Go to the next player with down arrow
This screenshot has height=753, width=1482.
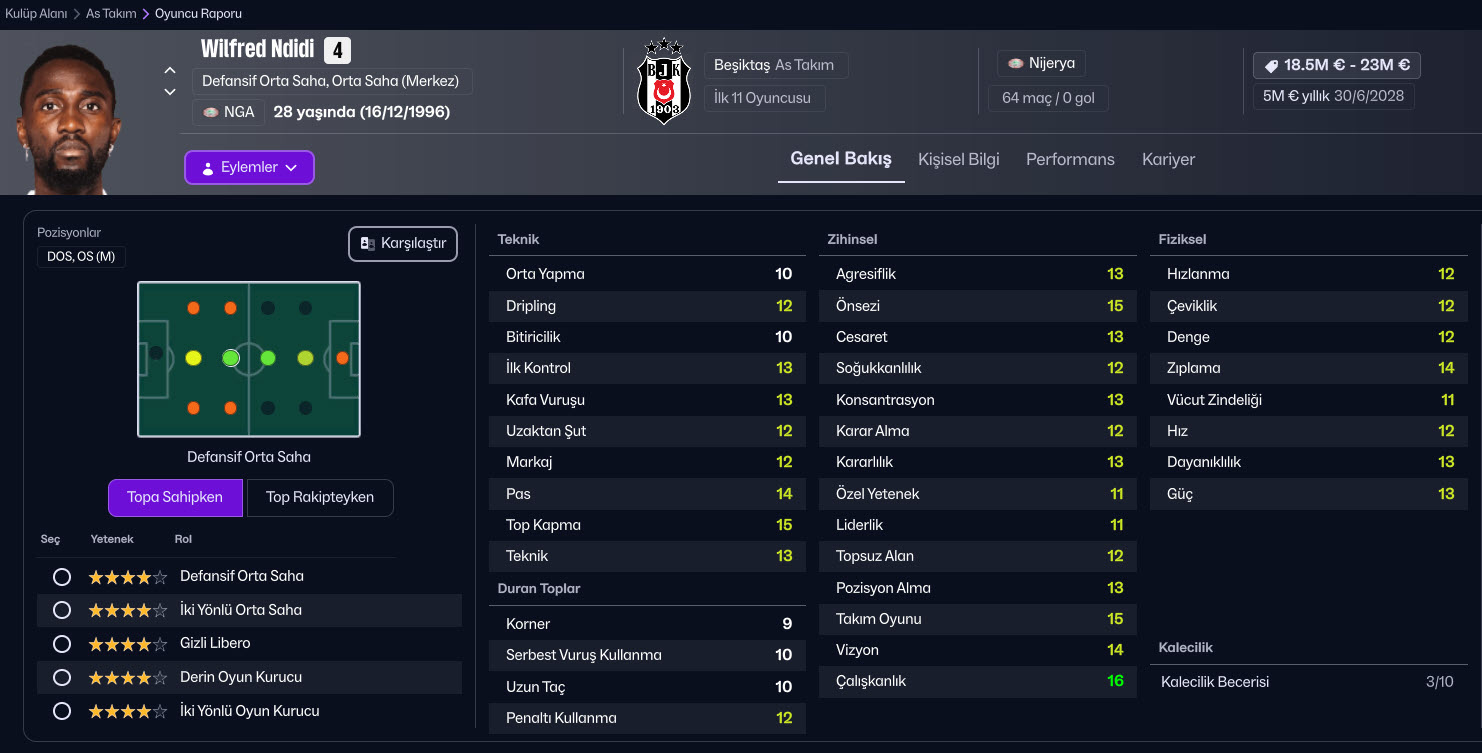pyautogui.click(x=170, y=92)
